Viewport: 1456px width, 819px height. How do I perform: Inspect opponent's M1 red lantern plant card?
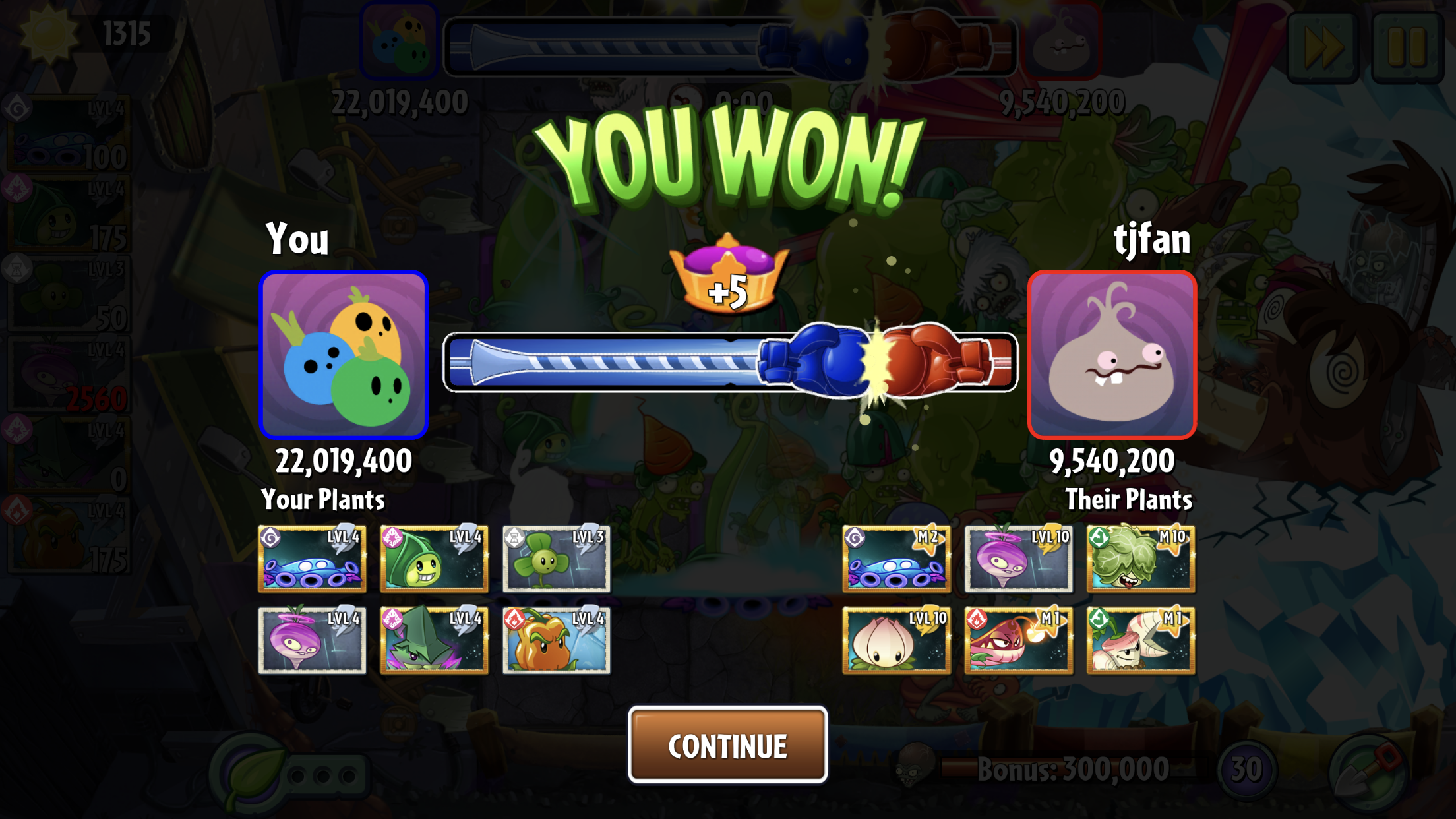tap(1018, 640)
